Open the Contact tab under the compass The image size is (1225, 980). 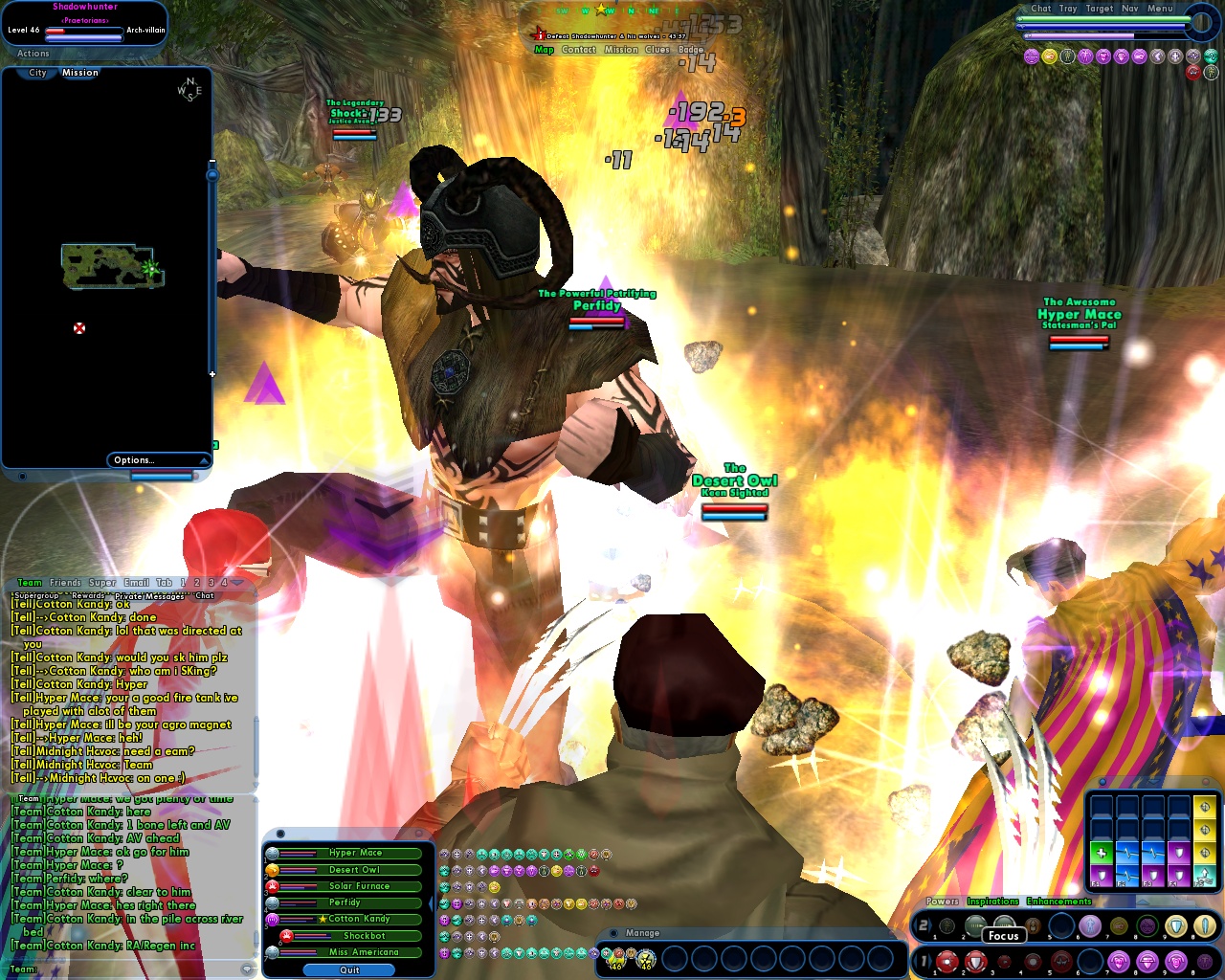[578, 50]
